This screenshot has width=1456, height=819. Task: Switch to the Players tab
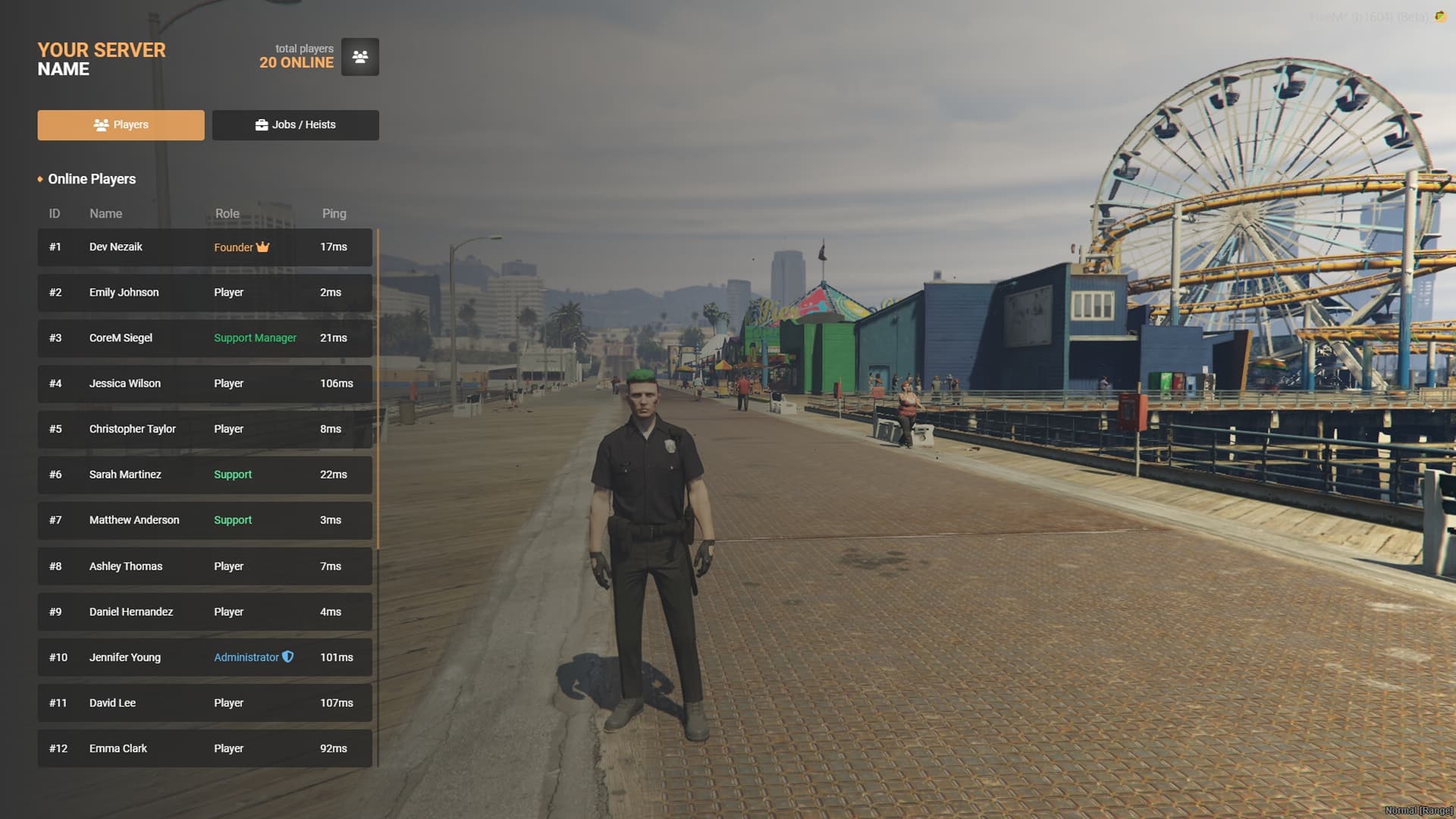point(121,124)
